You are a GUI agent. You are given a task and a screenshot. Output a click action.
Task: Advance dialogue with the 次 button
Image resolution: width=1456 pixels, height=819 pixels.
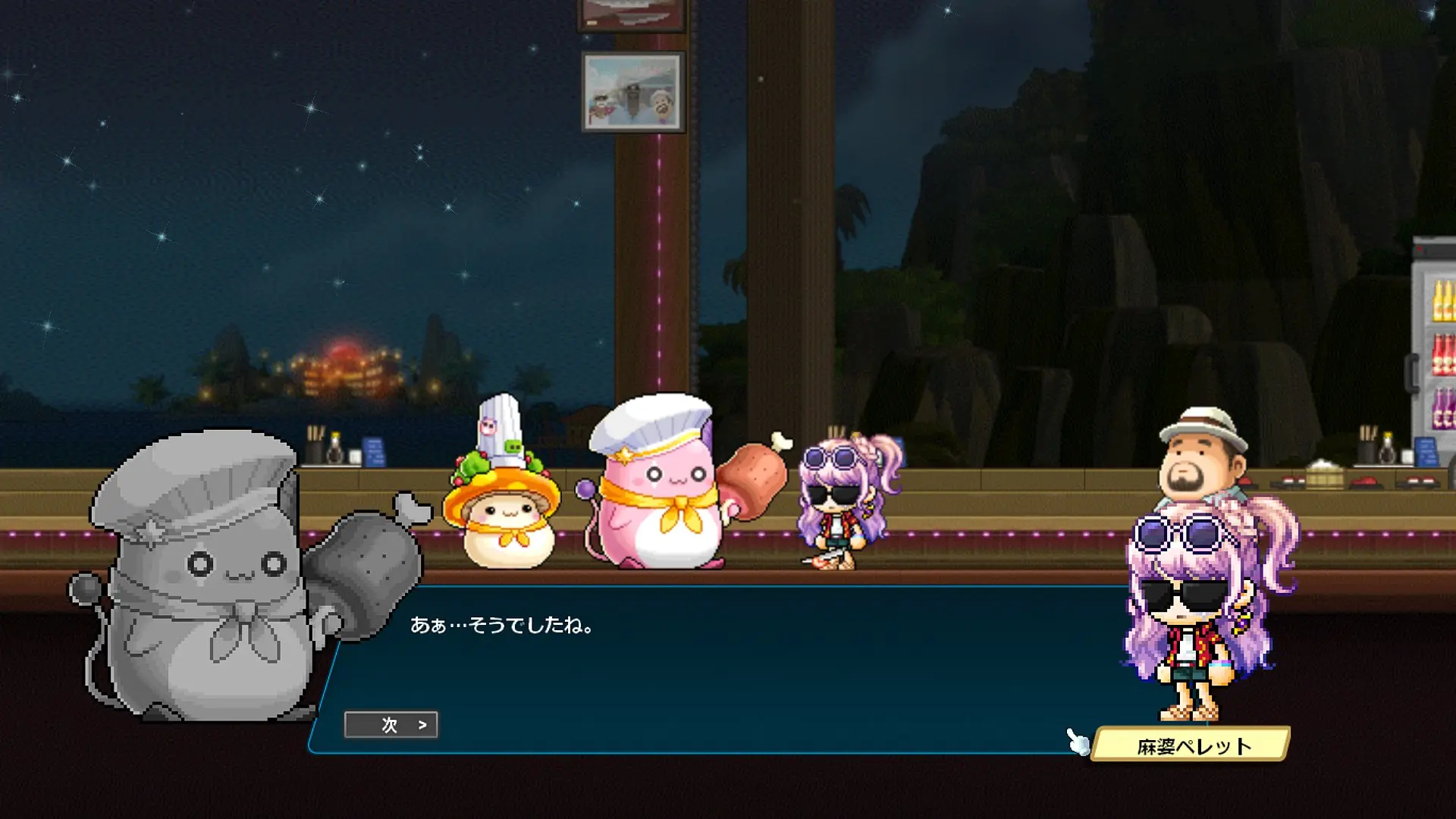point(391,725)
